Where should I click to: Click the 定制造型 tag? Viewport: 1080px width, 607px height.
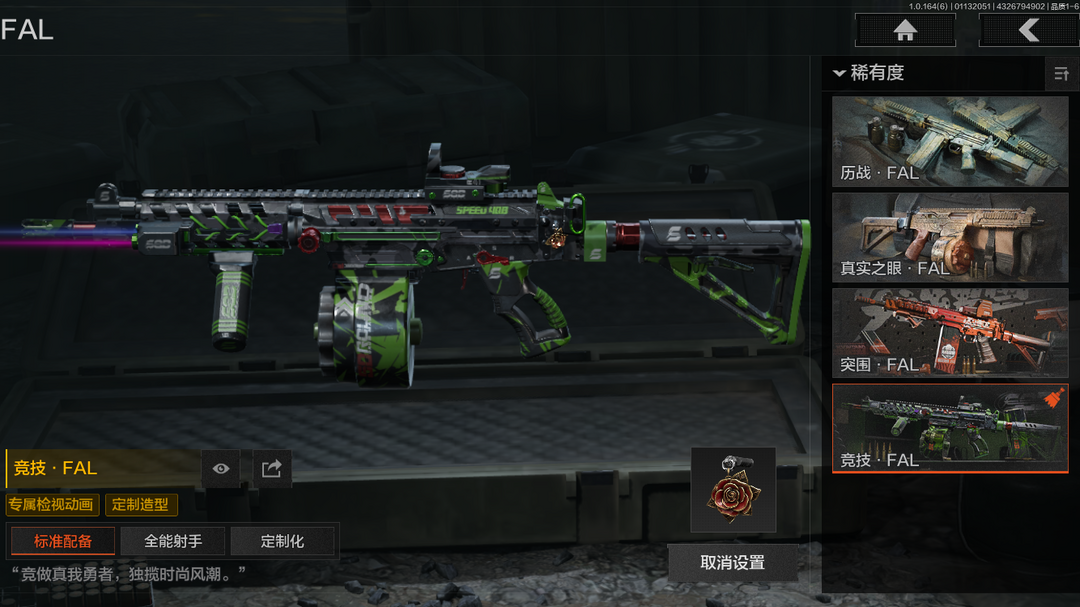click(x=141, y=505)
